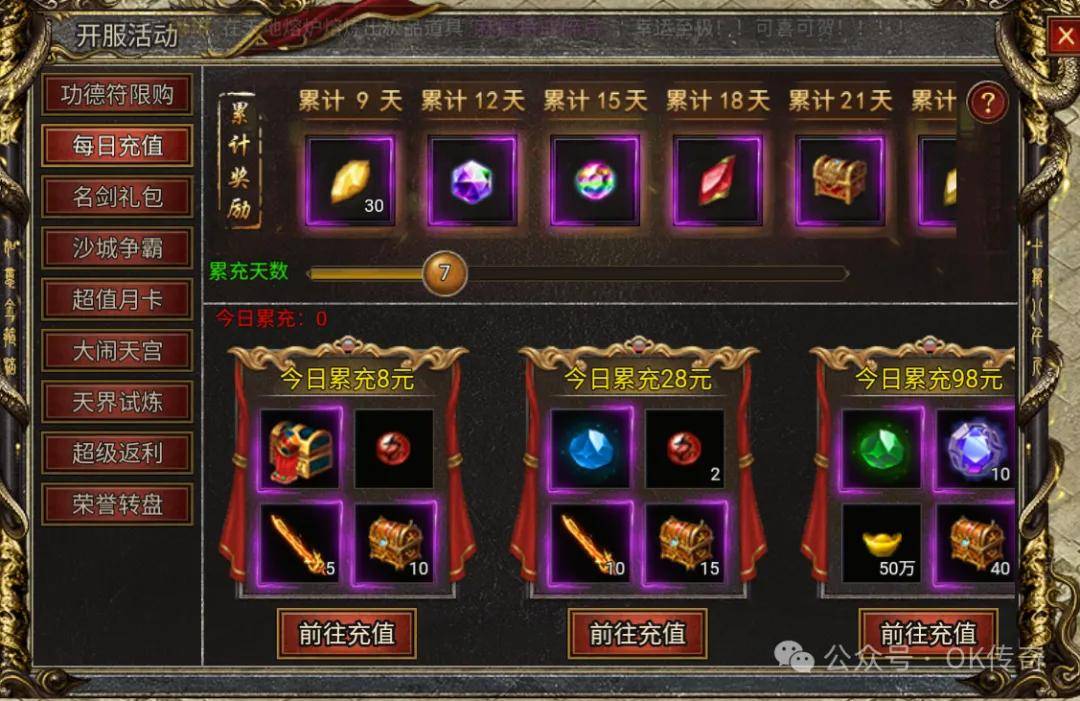
Task: Click 前往充值 under 今日累充28元
Action: 637,633
